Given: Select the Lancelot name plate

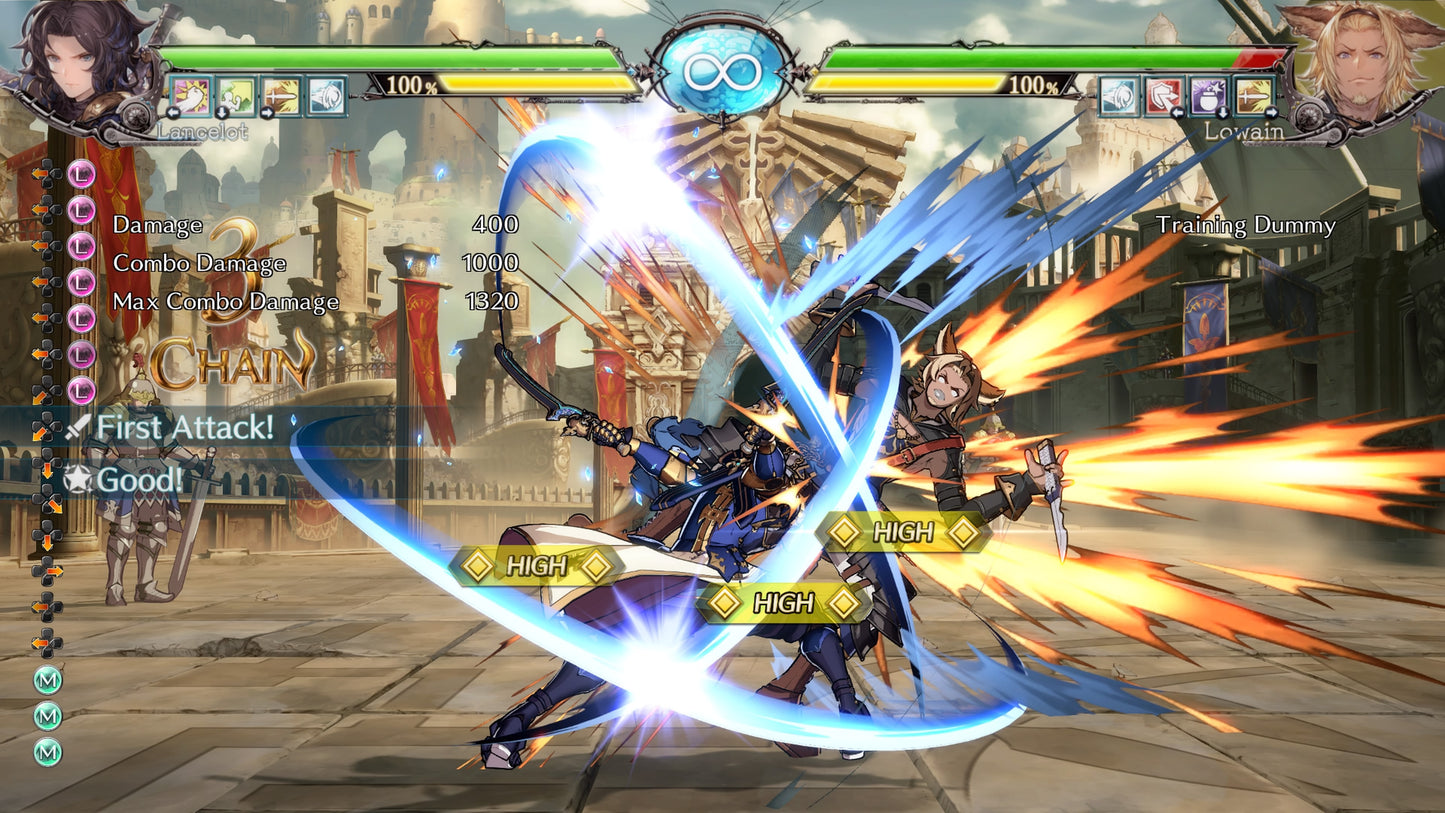Looking at the screenshot, I should point(201,130).
